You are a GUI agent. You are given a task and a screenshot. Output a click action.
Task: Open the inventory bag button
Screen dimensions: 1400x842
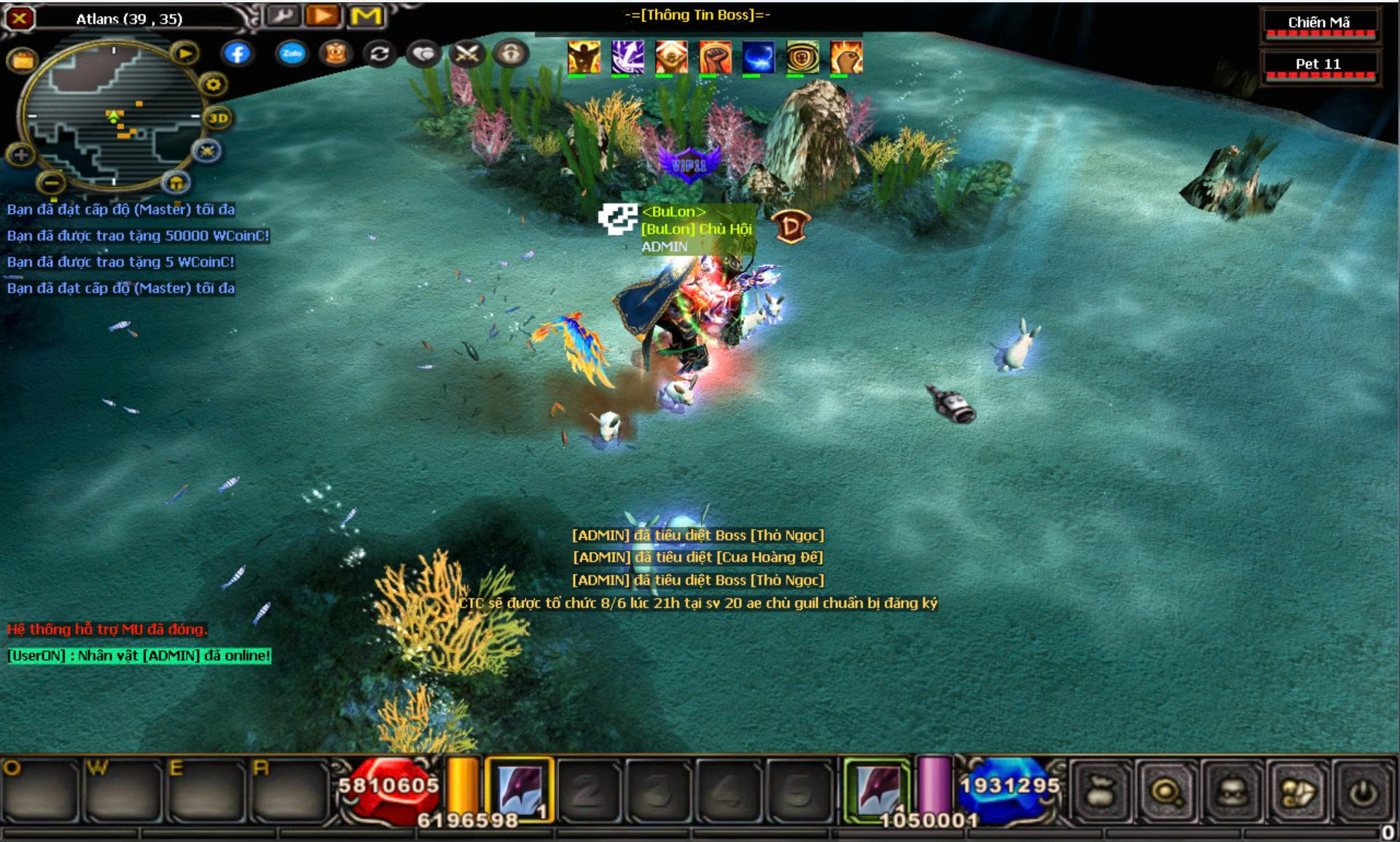click(x=1100, y=792)
